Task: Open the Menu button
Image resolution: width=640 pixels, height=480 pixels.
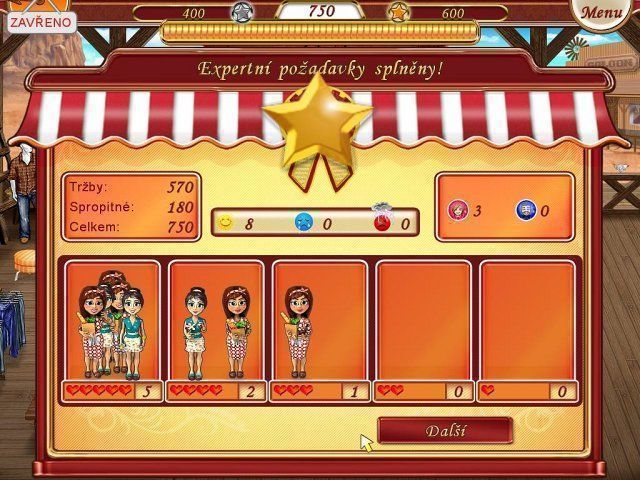Action: coord(600,14)
